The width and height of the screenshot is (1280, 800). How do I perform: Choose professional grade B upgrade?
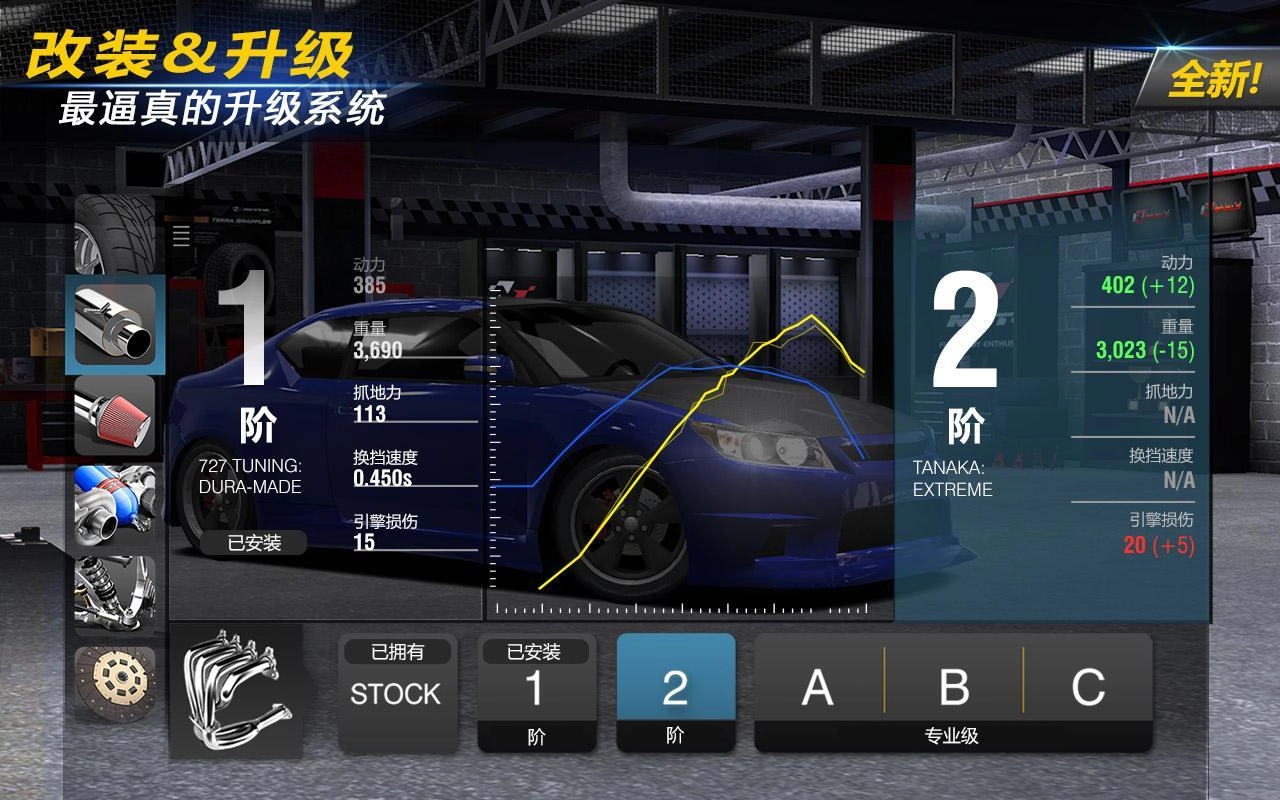point(954,688)
